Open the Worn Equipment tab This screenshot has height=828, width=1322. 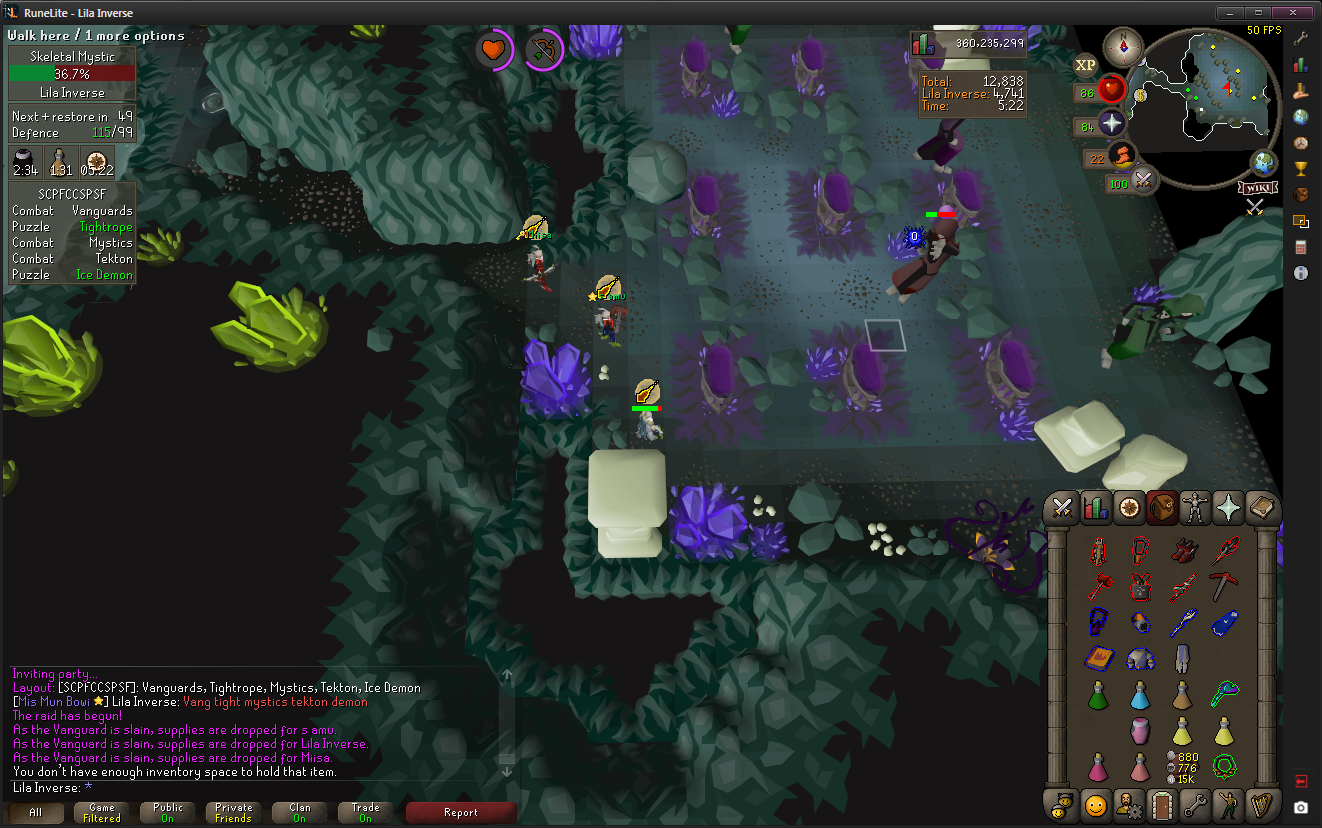click(x=1194, y=508)
